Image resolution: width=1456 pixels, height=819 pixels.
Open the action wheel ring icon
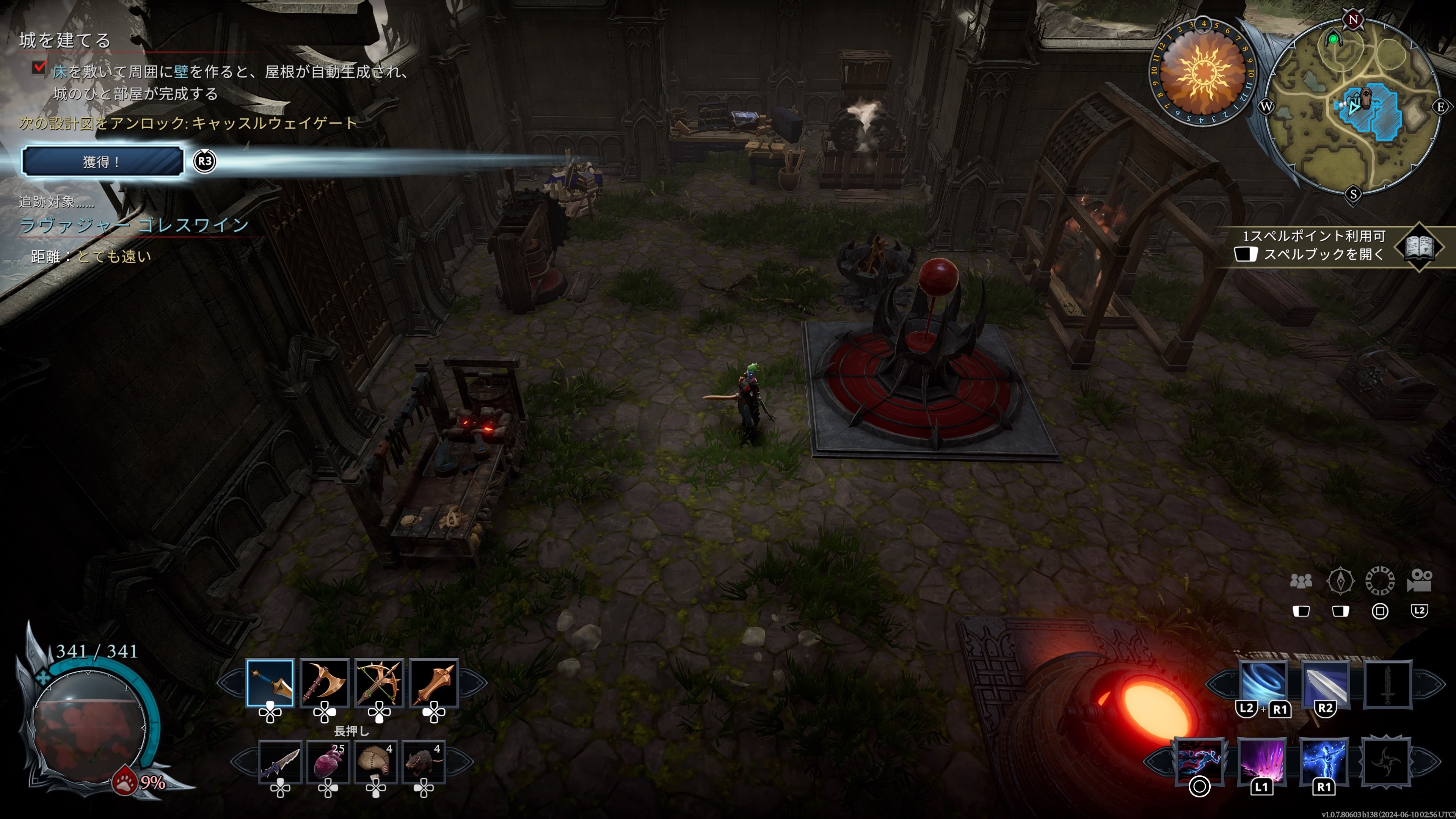click(1380, 581)
